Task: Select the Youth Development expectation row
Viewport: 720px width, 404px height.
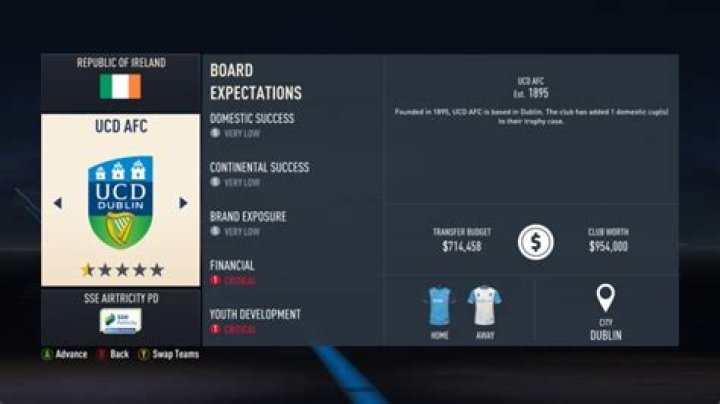Action: (x=255, y=320)
